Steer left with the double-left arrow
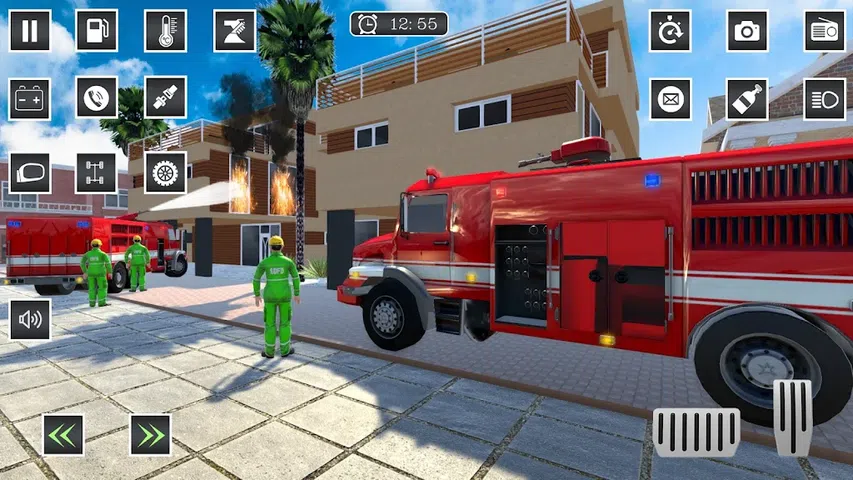853x480 pixels. coord(63,434)
